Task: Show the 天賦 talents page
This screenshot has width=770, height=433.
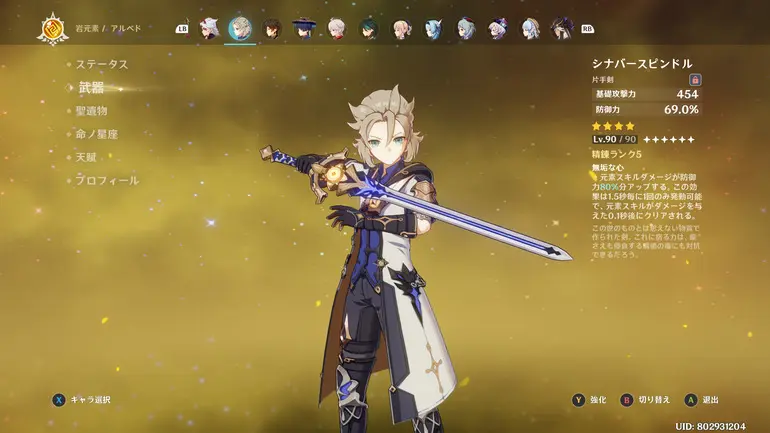Action: coord(88,157)
